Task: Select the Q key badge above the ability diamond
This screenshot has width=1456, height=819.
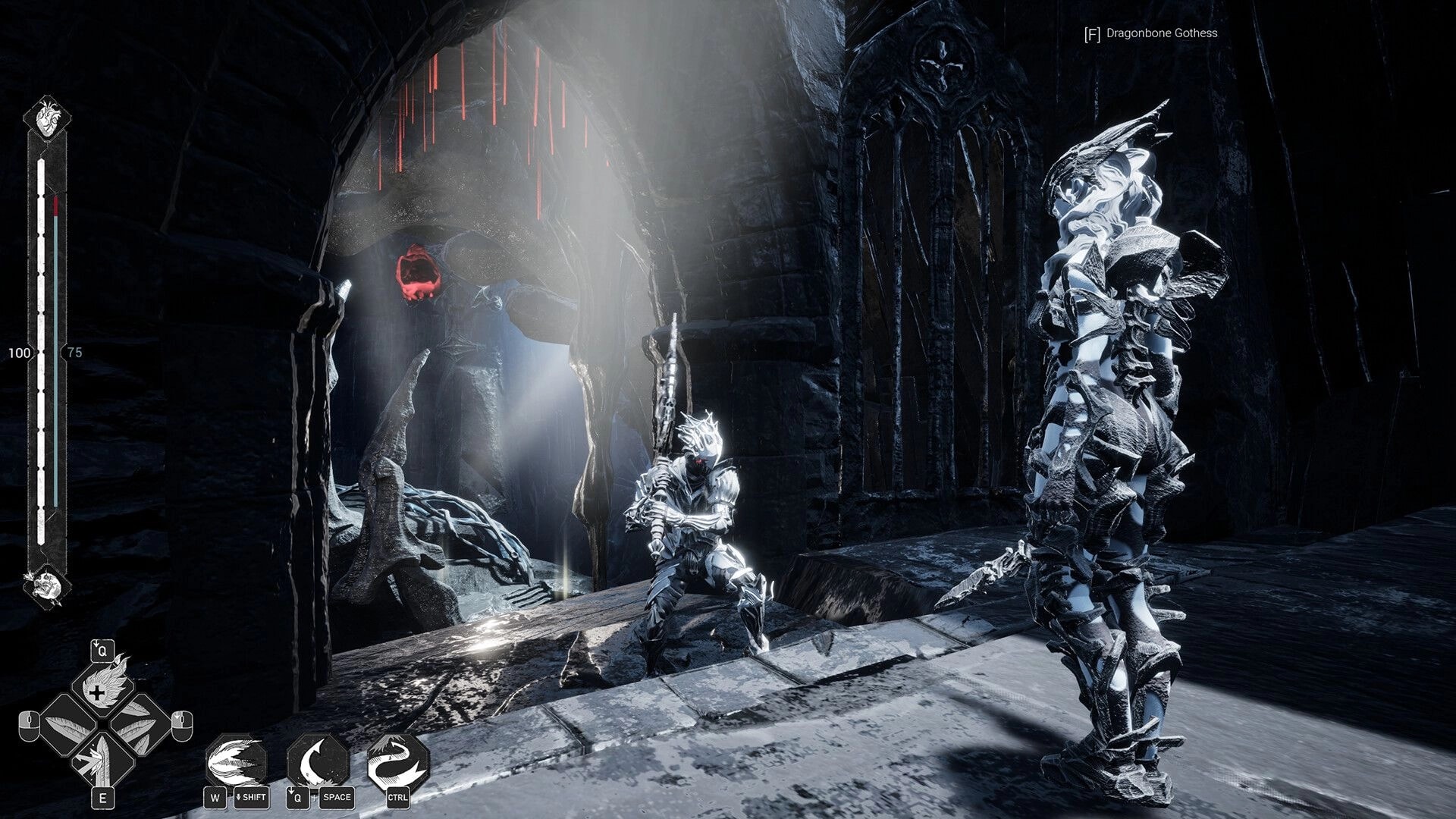Action: click(x=102, y=651)
